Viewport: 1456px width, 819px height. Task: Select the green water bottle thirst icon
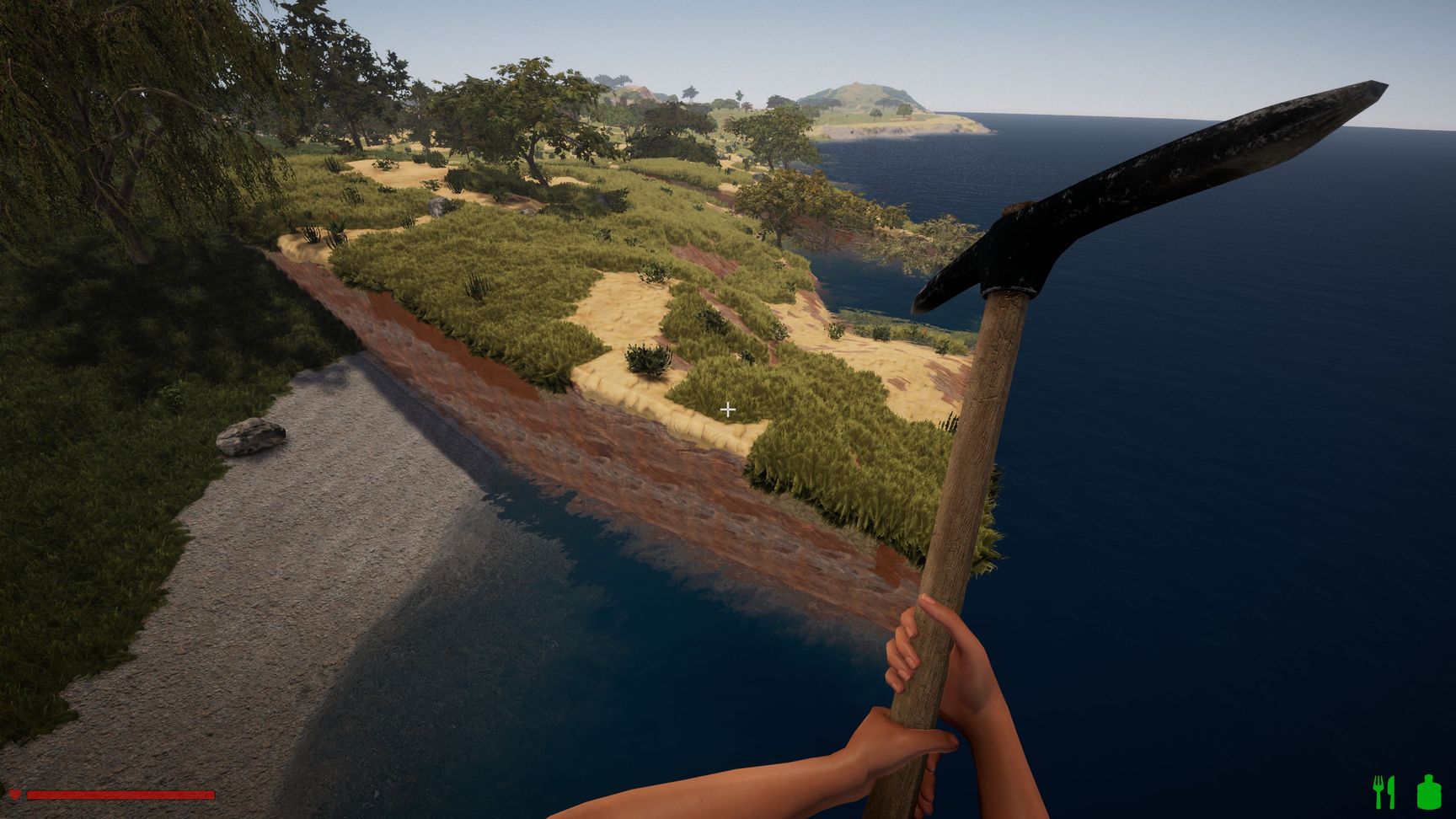[x=1428, y=792]
